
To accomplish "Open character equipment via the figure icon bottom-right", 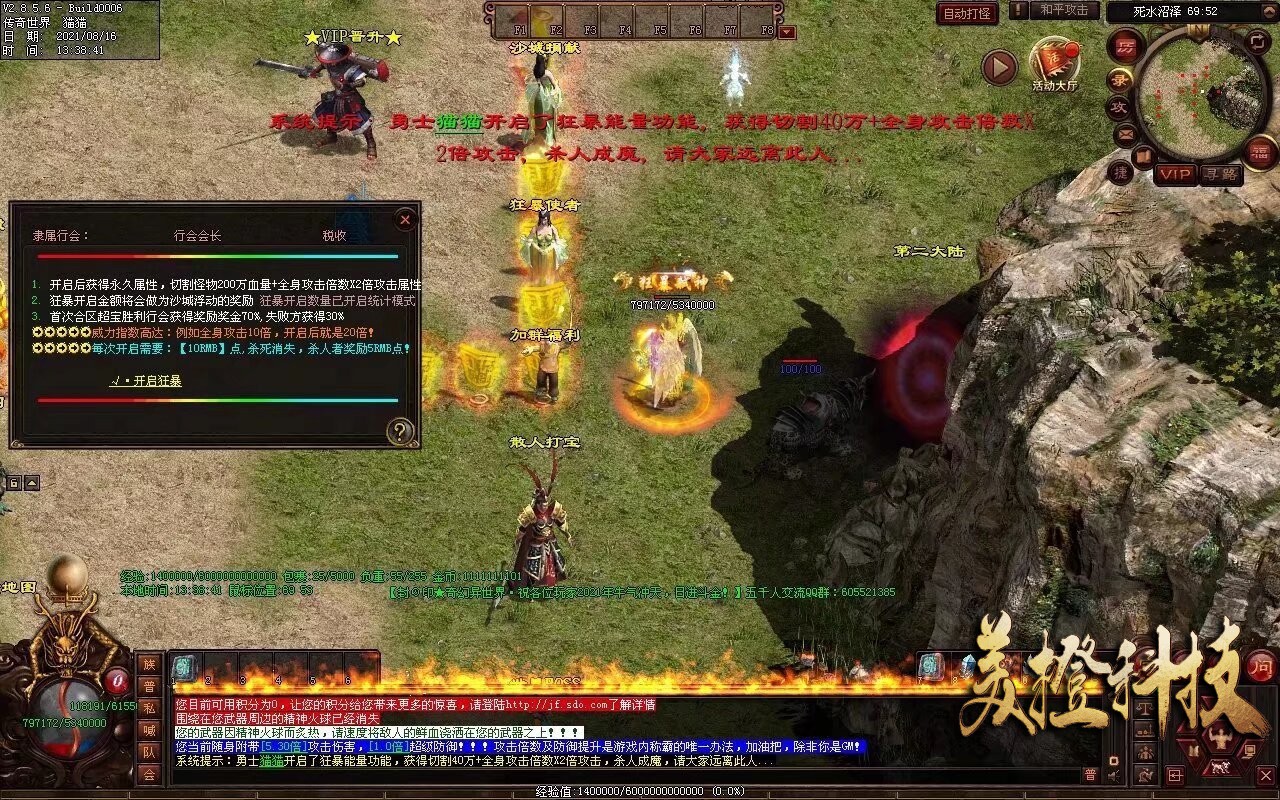I will click(1220, 737).
